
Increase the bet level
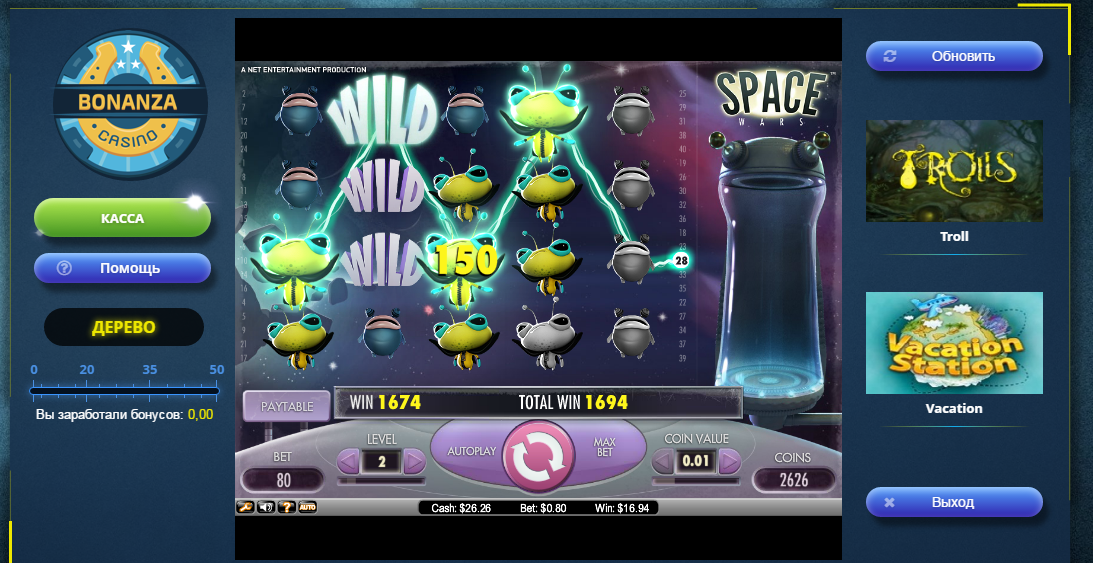pyautogui.click(x=414, y=461)
